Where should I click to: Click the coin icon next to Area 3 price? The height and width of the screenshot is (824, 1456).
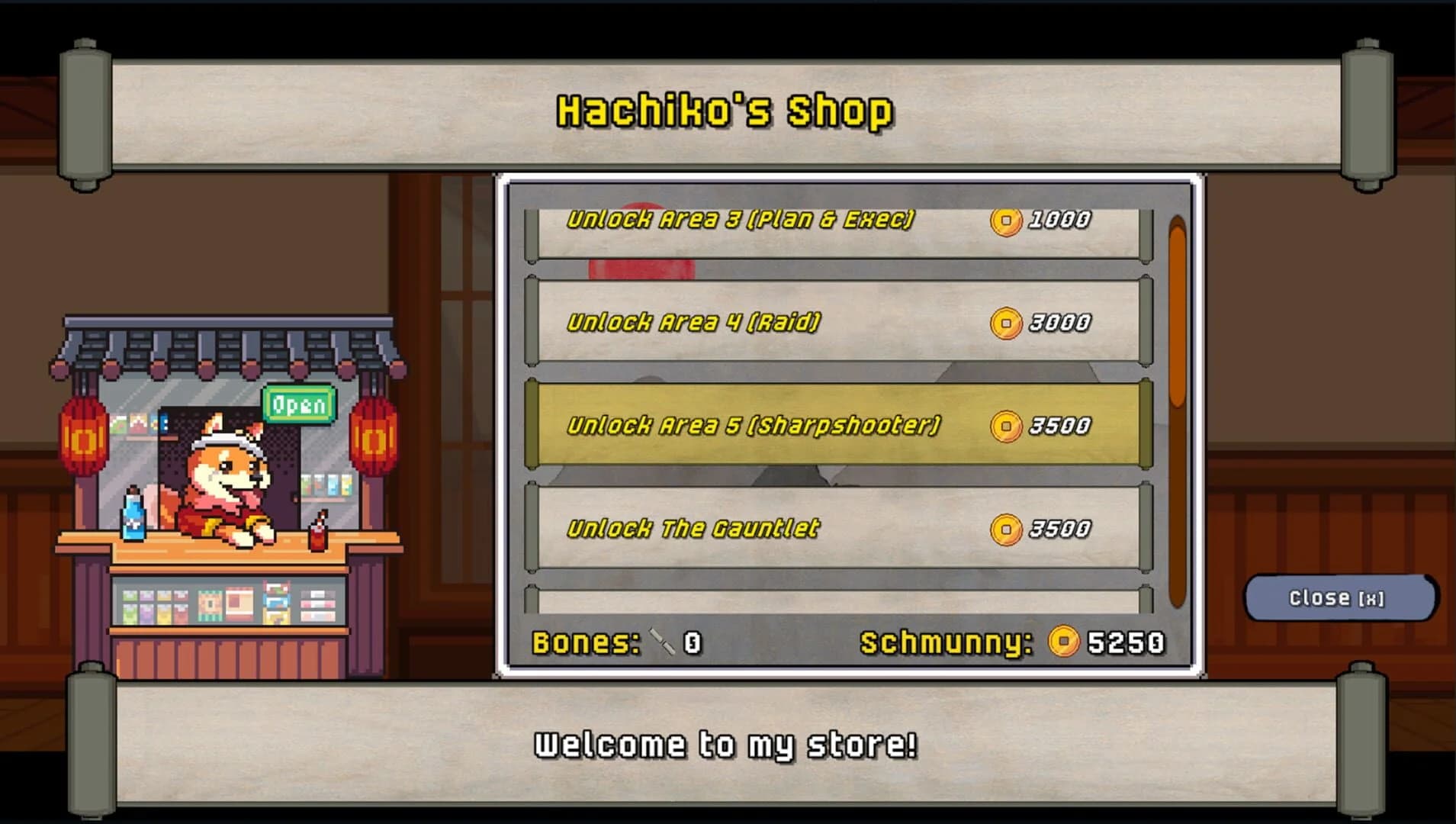pos(1005,220)
